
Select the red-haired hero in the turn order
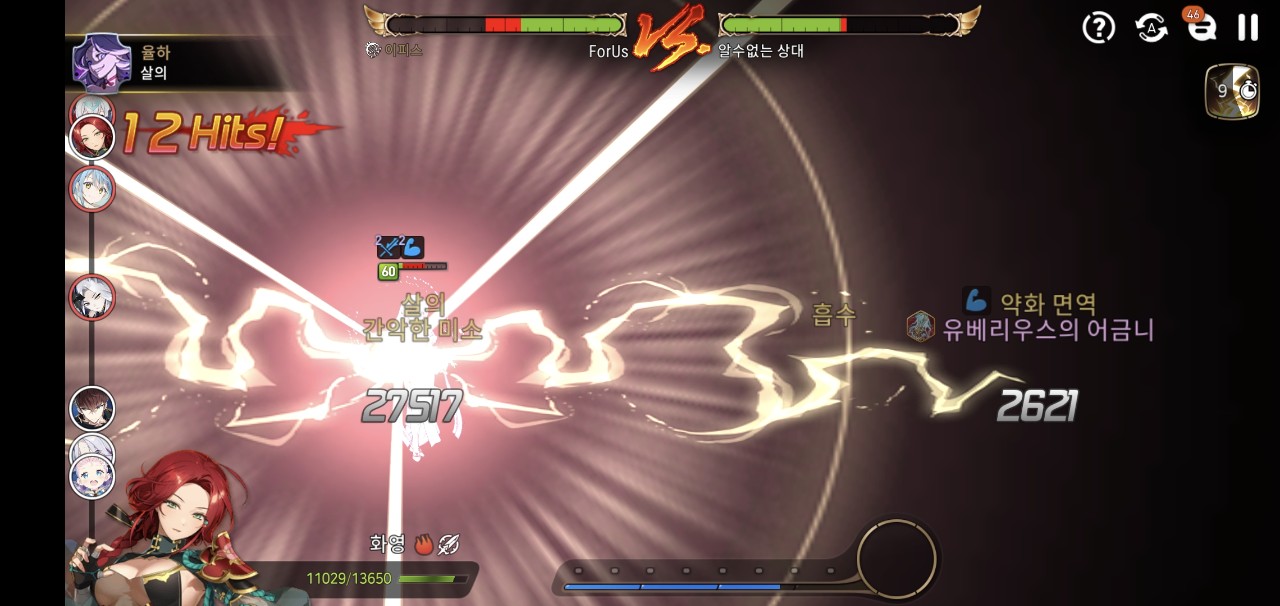coord(92,137)
